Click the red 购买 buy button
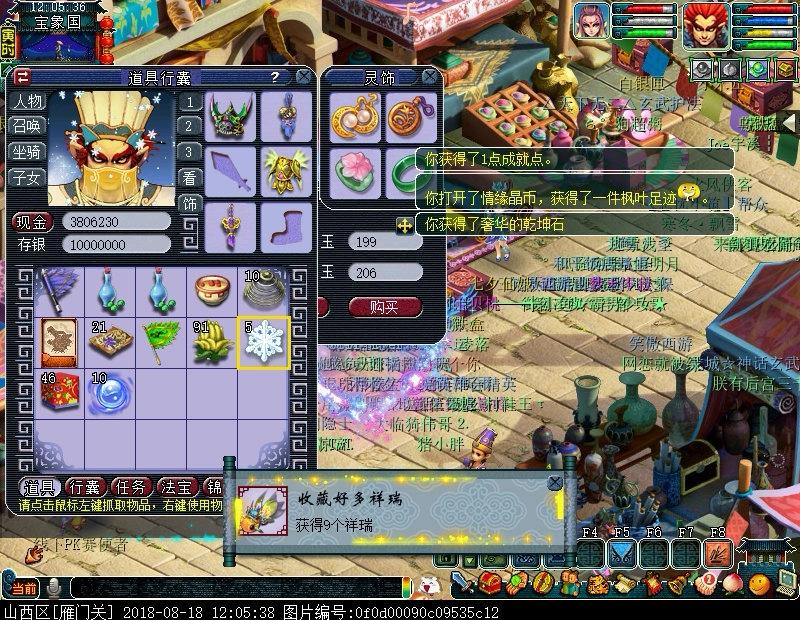 click(385, 306)
